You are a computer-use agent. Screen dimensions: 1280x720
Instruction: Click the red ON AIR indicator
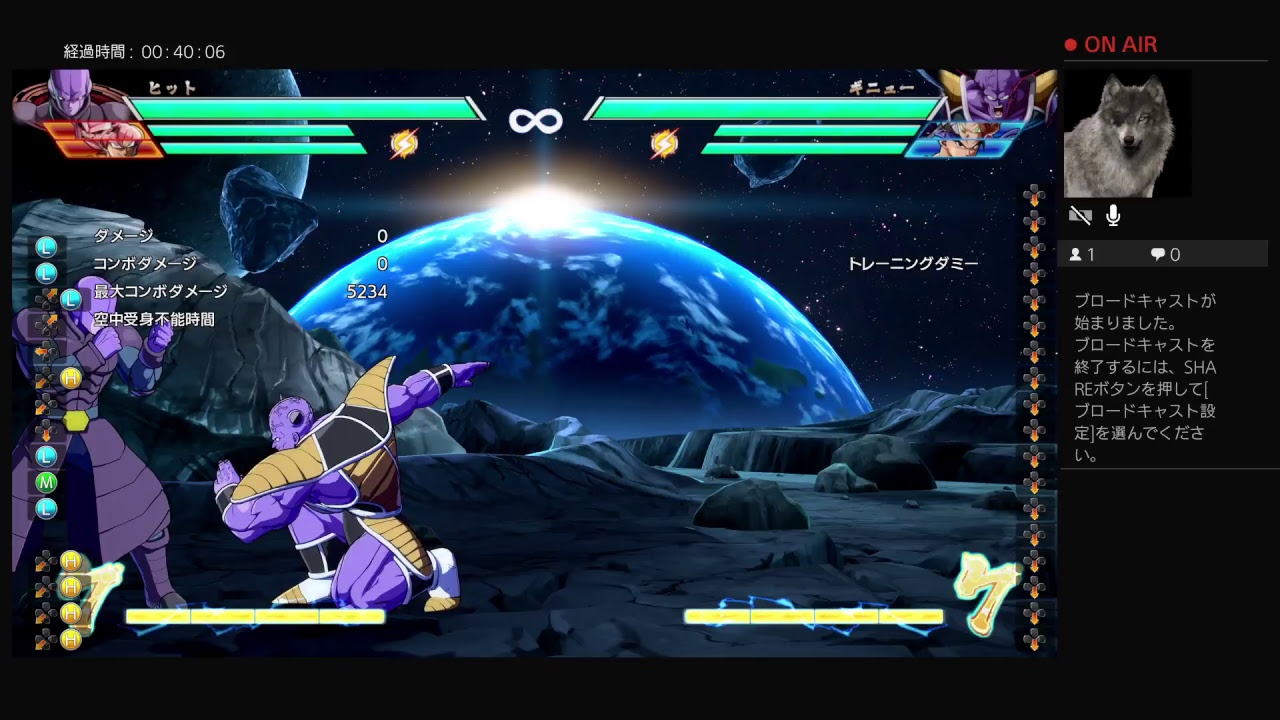1116,44
